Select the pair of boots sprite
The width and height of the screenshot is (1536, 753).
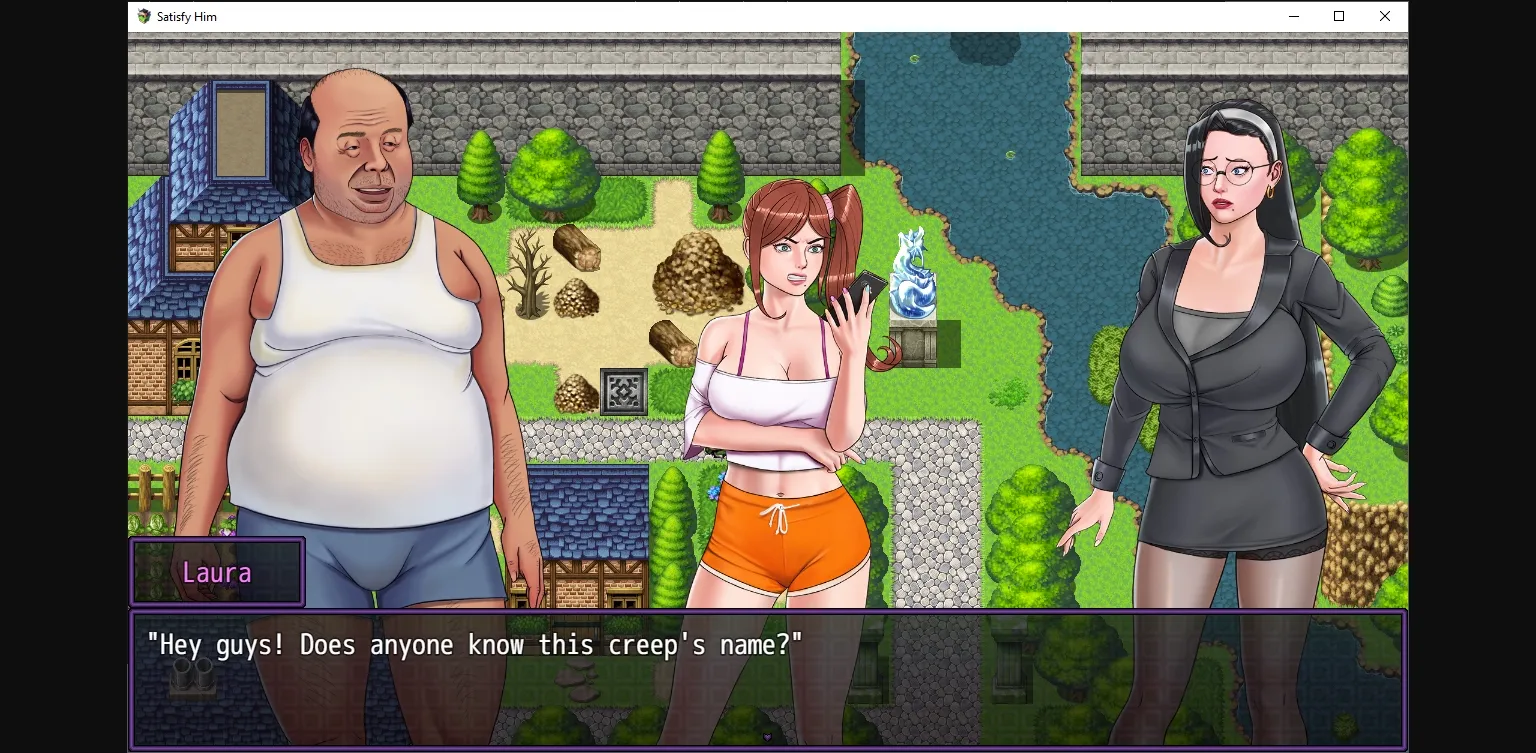193,678
